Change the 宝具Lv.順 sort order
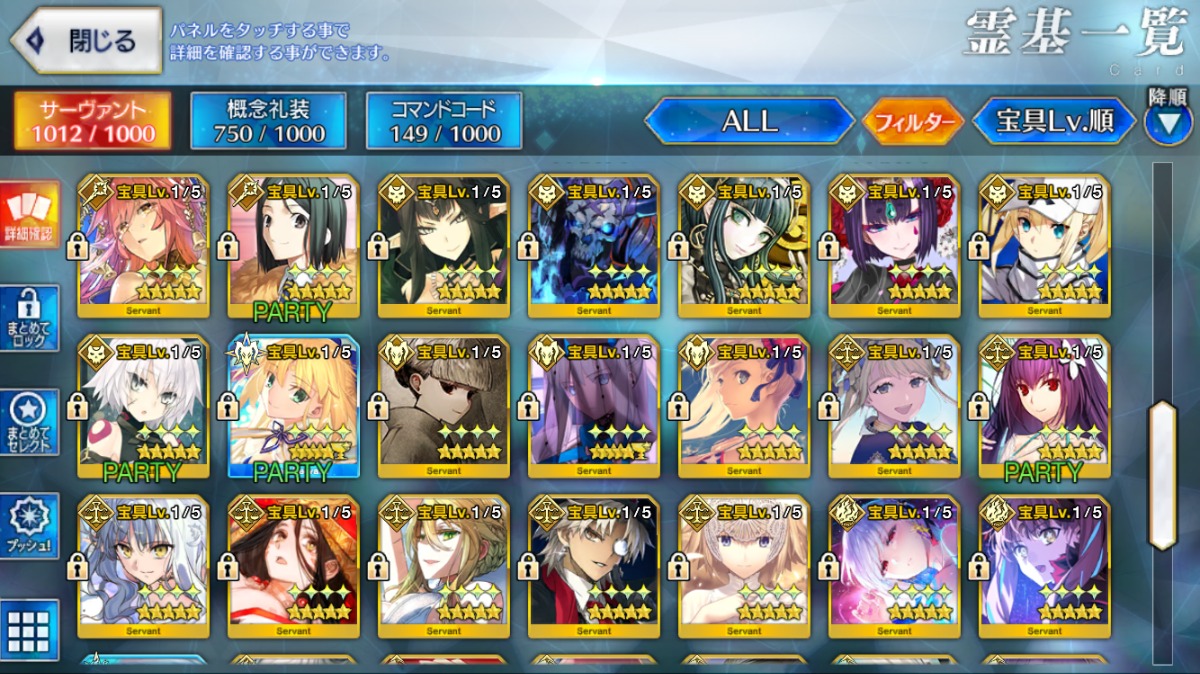This screenshot has width=1200, height=674. click(1054, 122)
